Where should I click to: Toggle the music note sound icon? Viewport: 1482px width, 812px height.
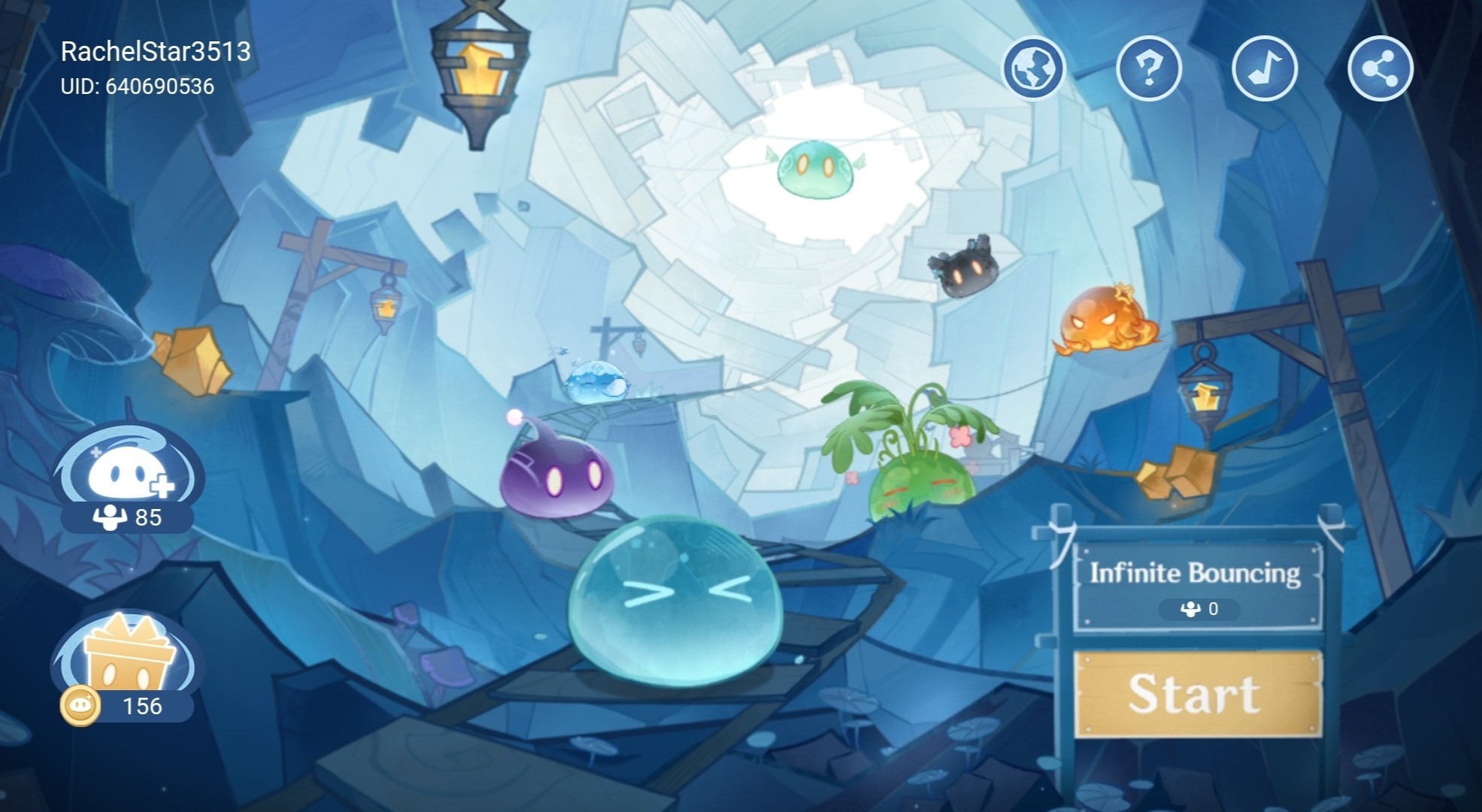[1265, 68]
